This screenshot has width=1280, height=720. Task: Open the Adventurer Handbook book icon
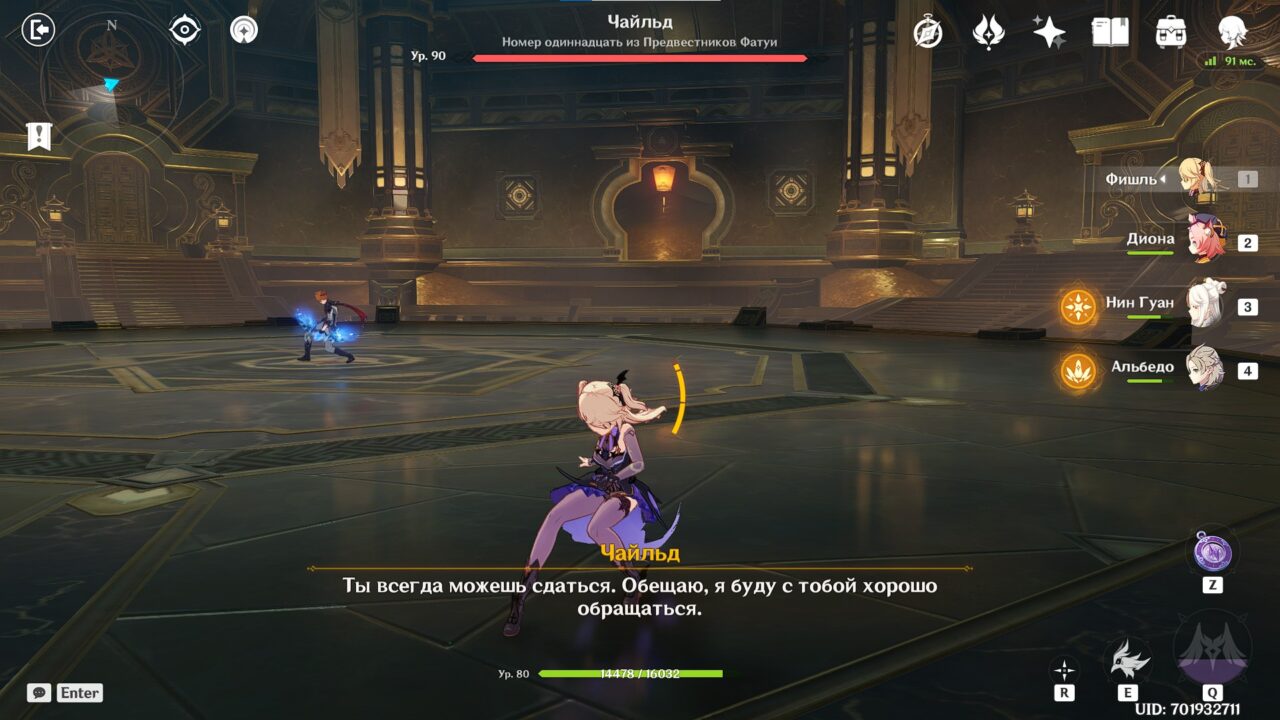click(x=1110, y=32)
